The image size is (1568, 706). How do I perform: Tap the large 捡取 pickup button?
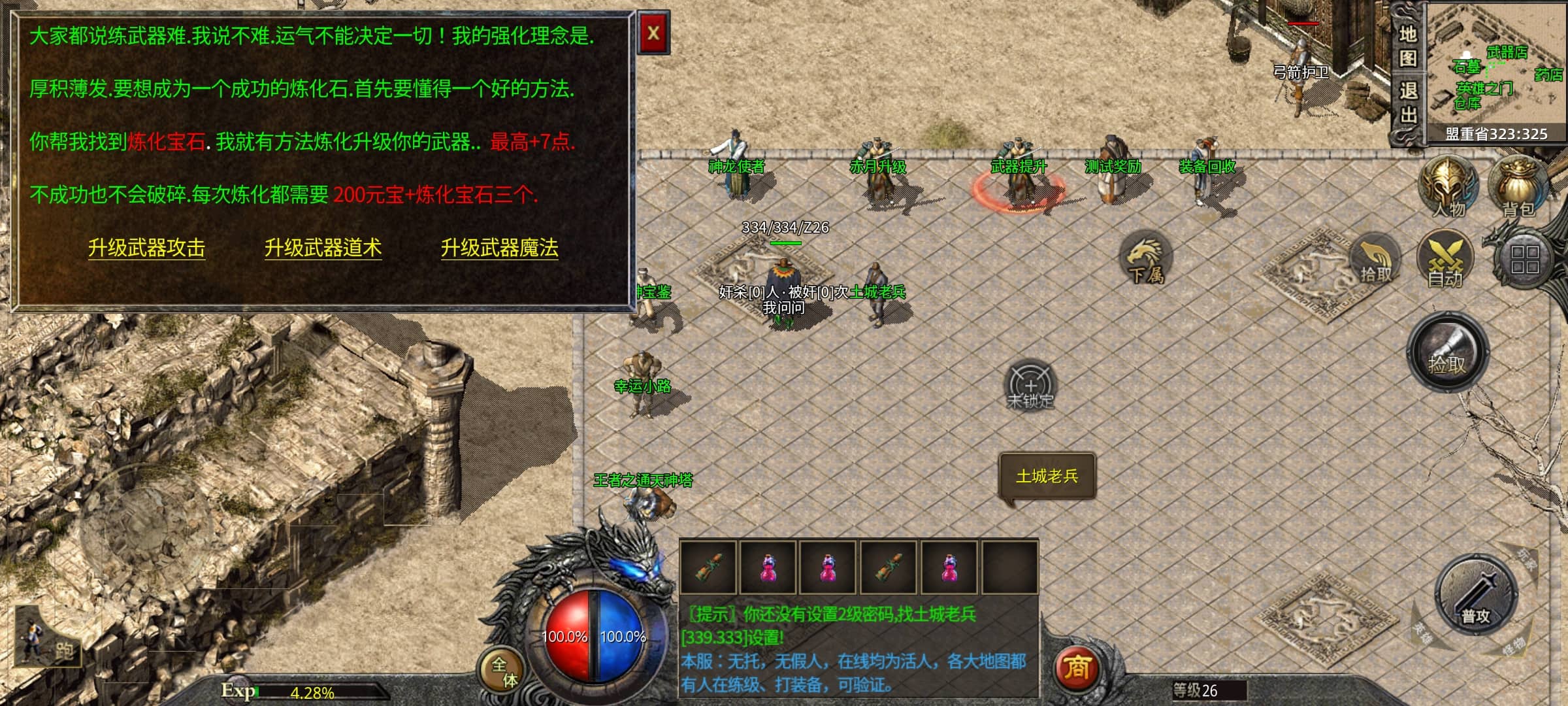[1447, 353]
